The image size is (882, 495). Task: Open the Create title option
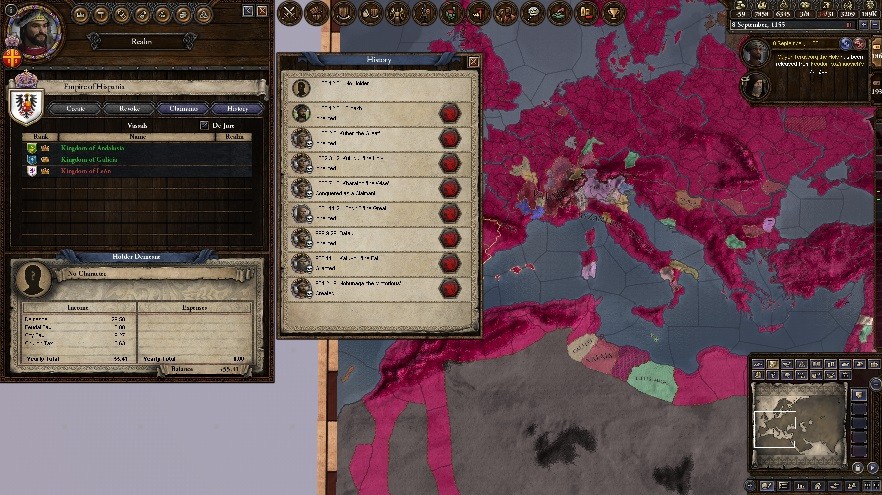[x=77, y=108]
